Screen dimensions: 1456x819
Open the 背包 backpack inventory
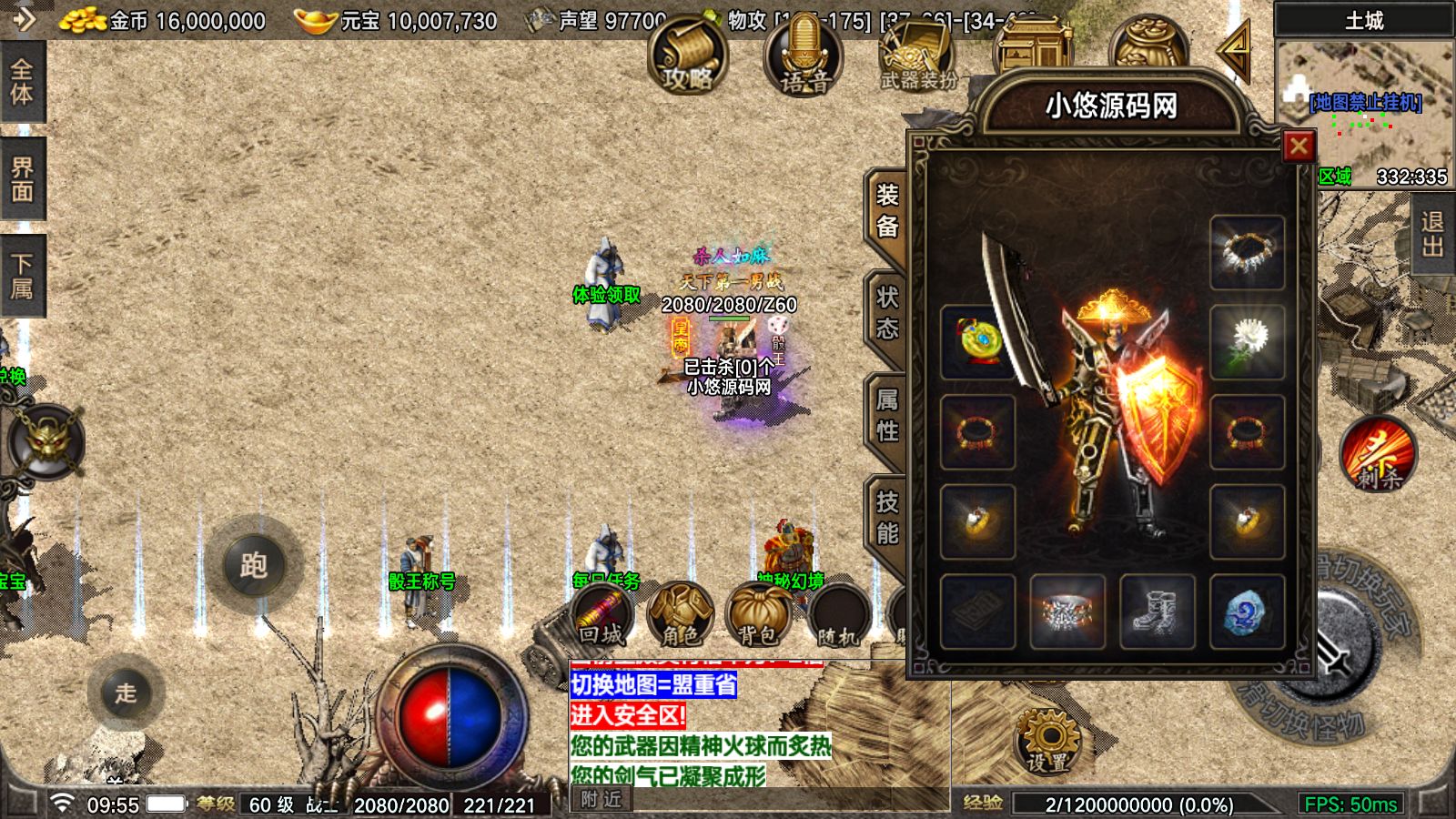click(758, 614)
